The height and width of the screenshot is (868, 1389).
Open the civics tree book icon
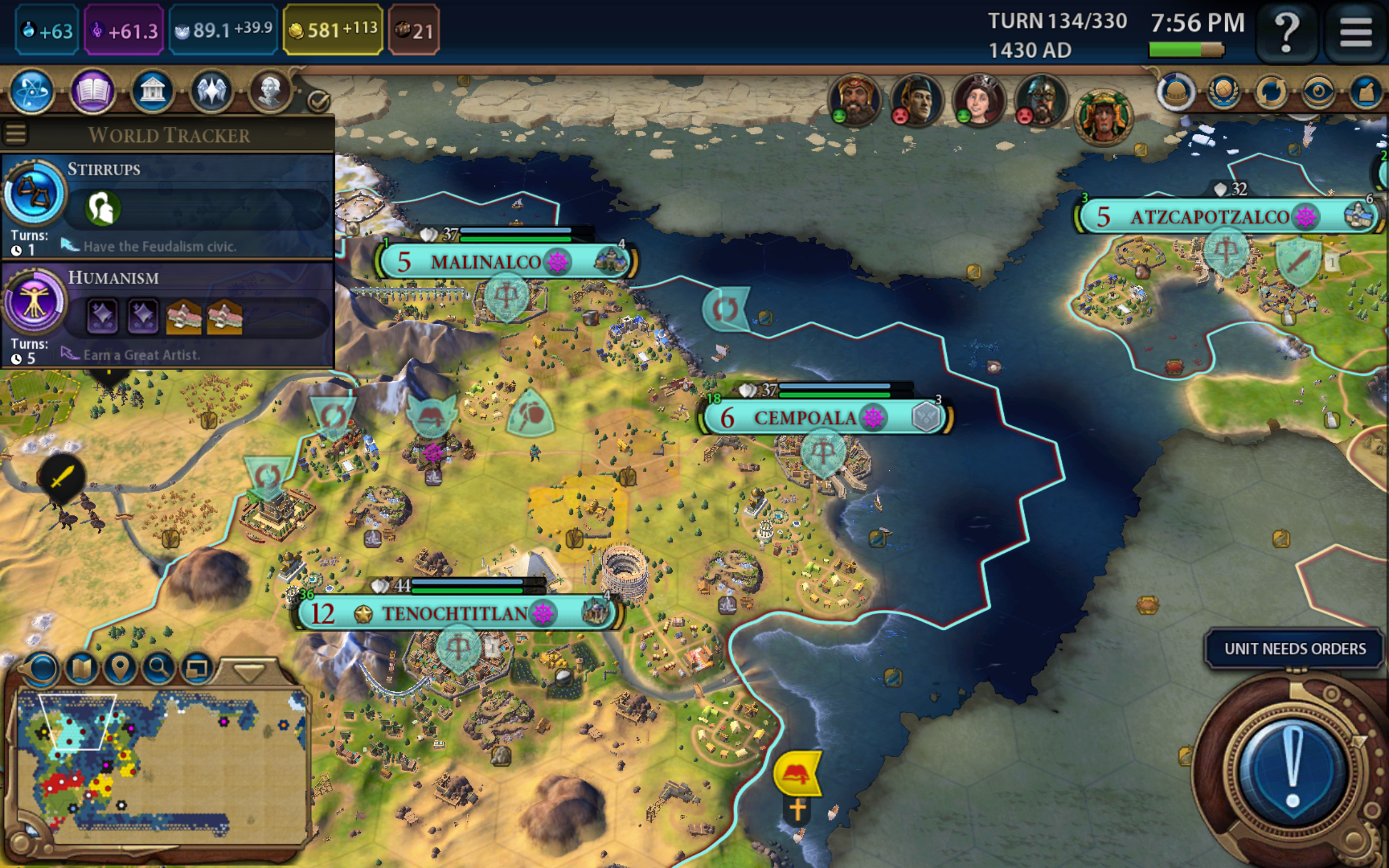(x=92, y=91)
